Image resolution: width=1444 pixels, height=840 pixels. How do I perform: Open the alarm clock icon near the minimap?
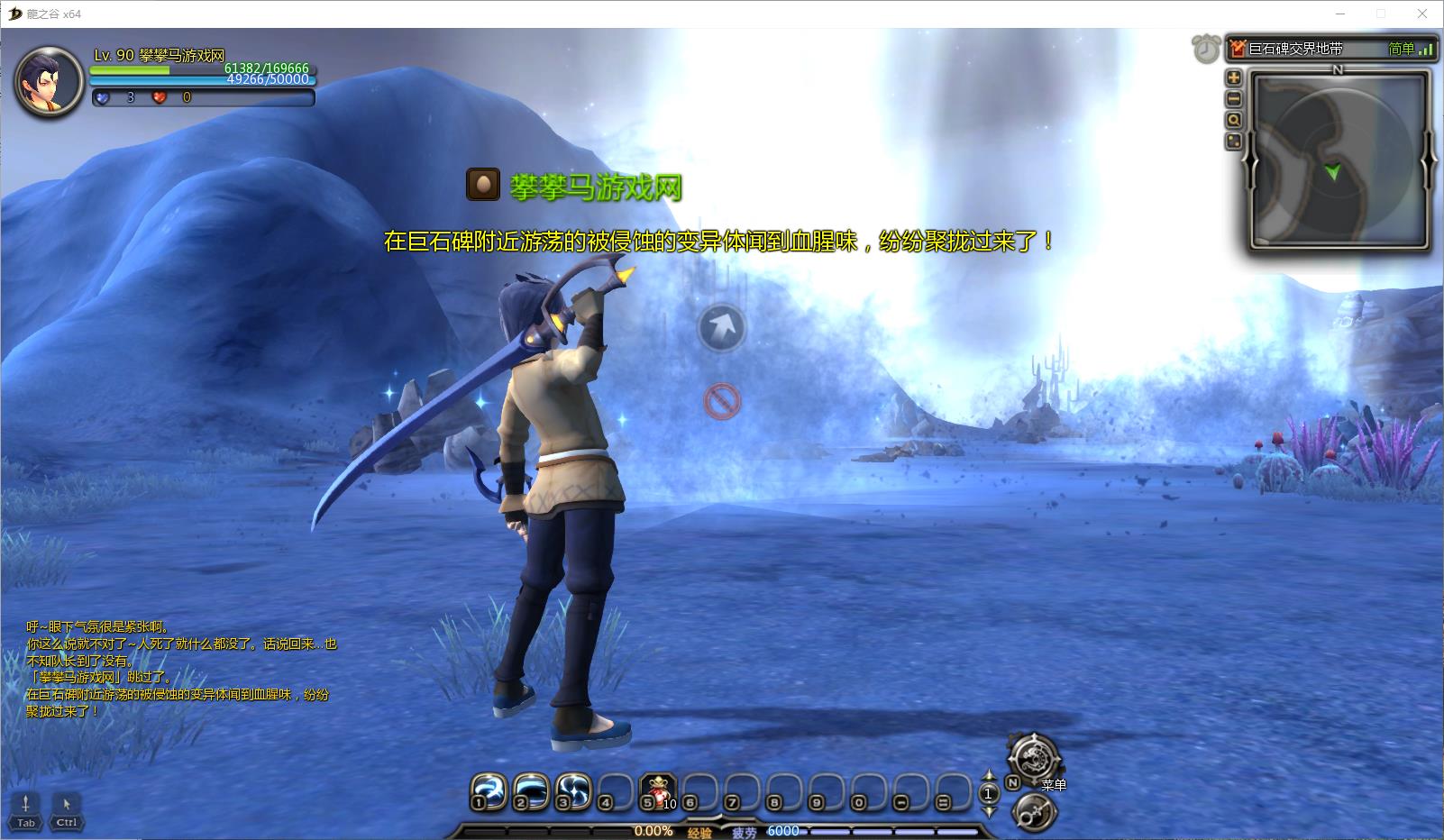tap(1206, 49)
